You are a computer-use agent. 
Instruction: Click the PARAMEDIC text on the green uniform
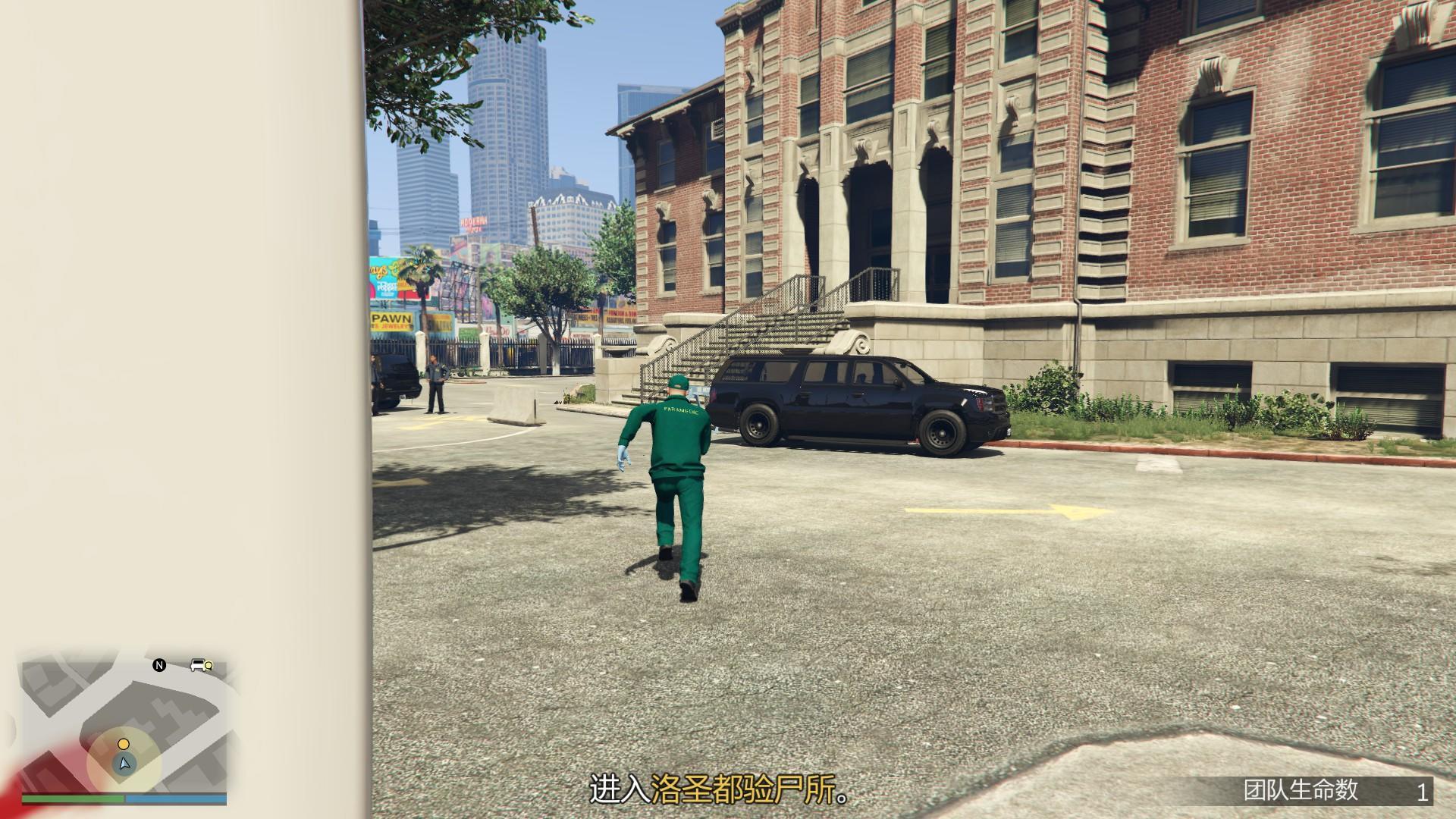point(681,409)
